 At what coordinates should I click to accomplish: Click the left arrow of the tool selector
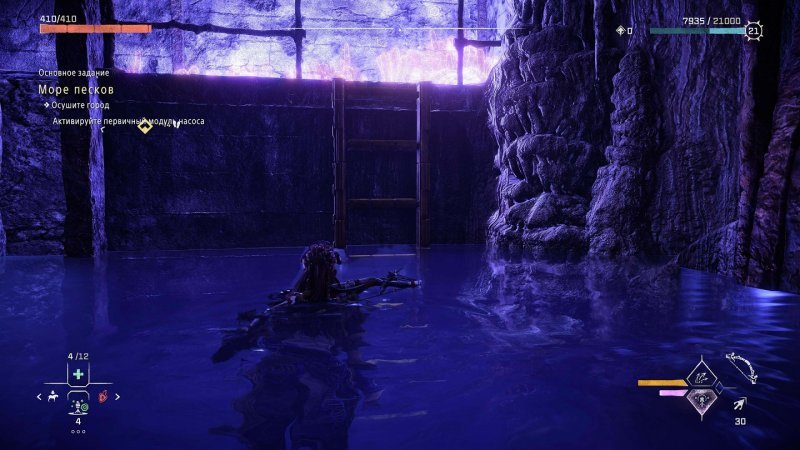[x=38, y=397]
